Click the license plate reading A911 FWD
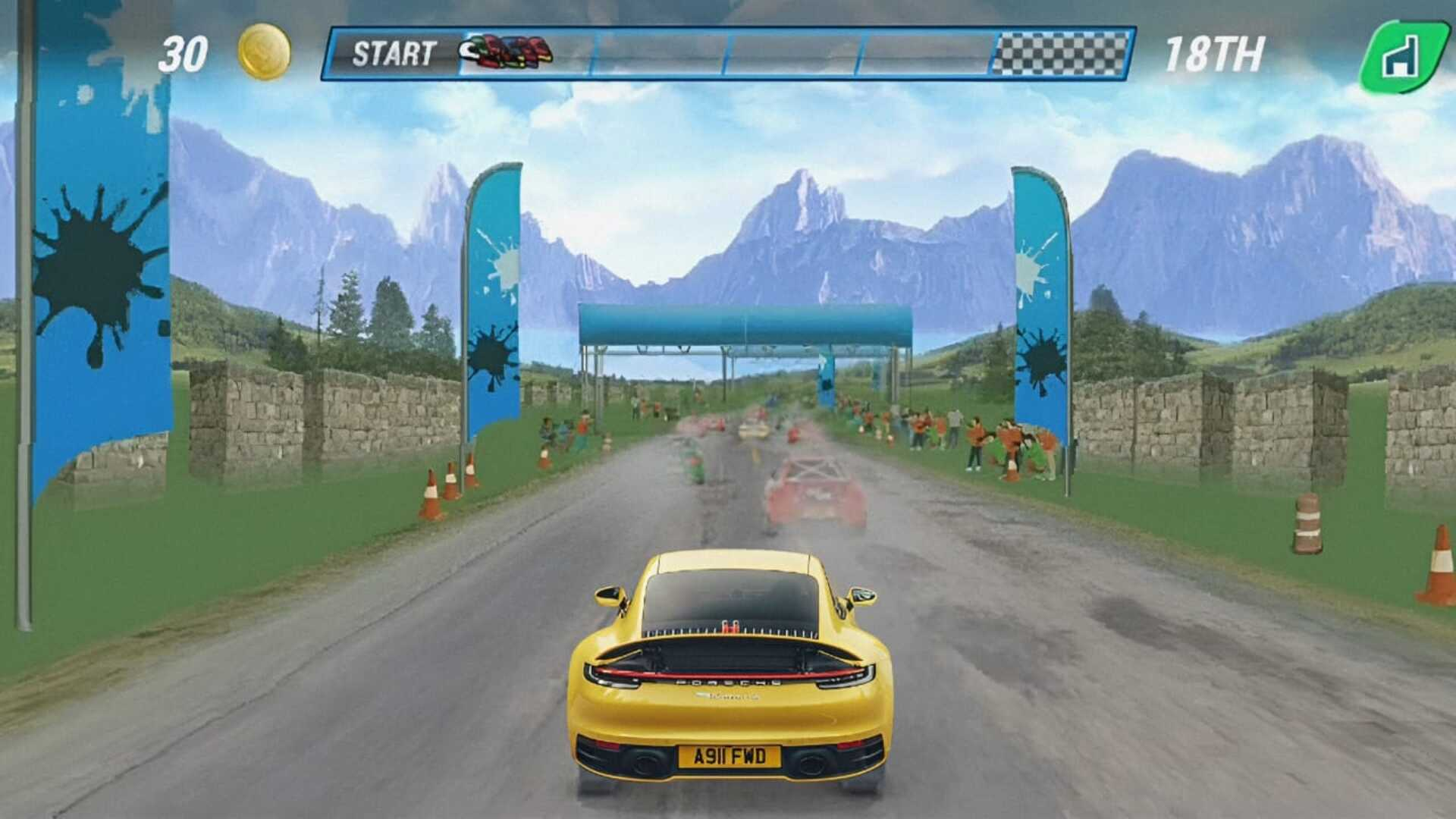Screen dimensions: 1456x819 pyautogui.click(x=730, y=756)
